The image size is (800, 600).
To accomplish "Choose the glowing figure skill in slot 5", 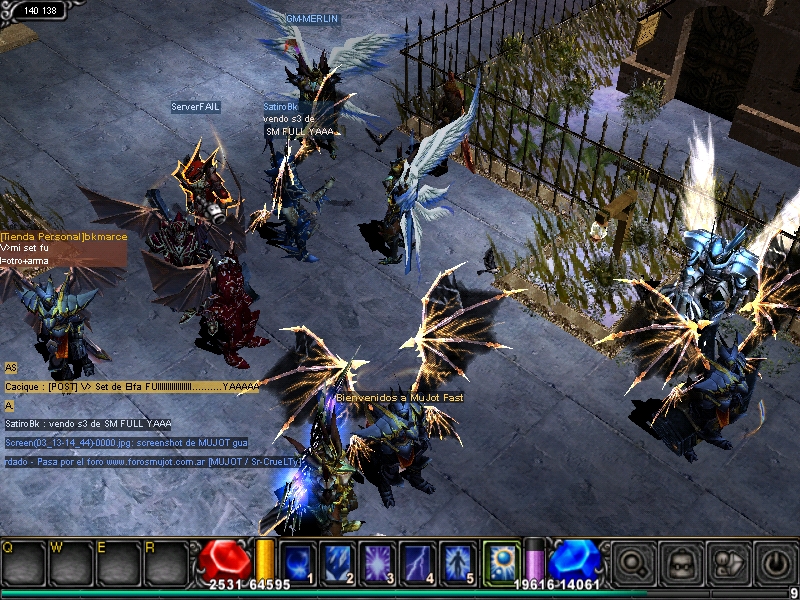I will coord(459,562).
